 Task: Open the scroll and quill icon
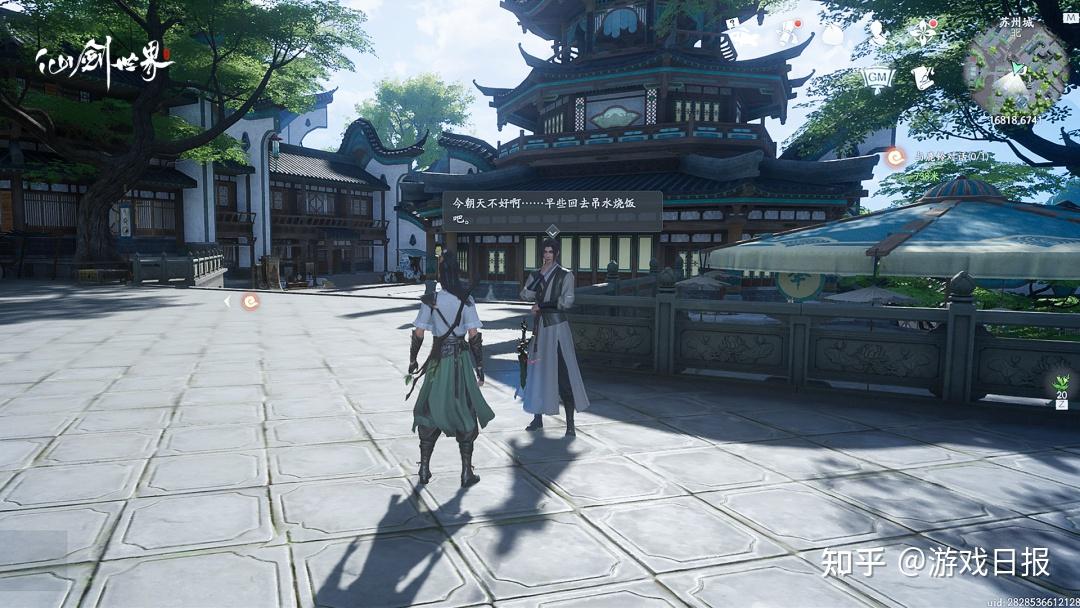(x=922, y=77)
